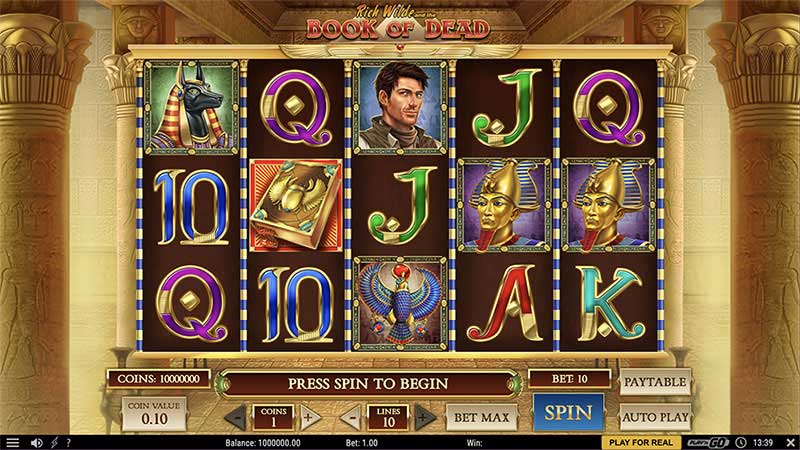Increase the number of coins
Screen dimensions: 800x450
pyautogui.click(x=308, y=417)
